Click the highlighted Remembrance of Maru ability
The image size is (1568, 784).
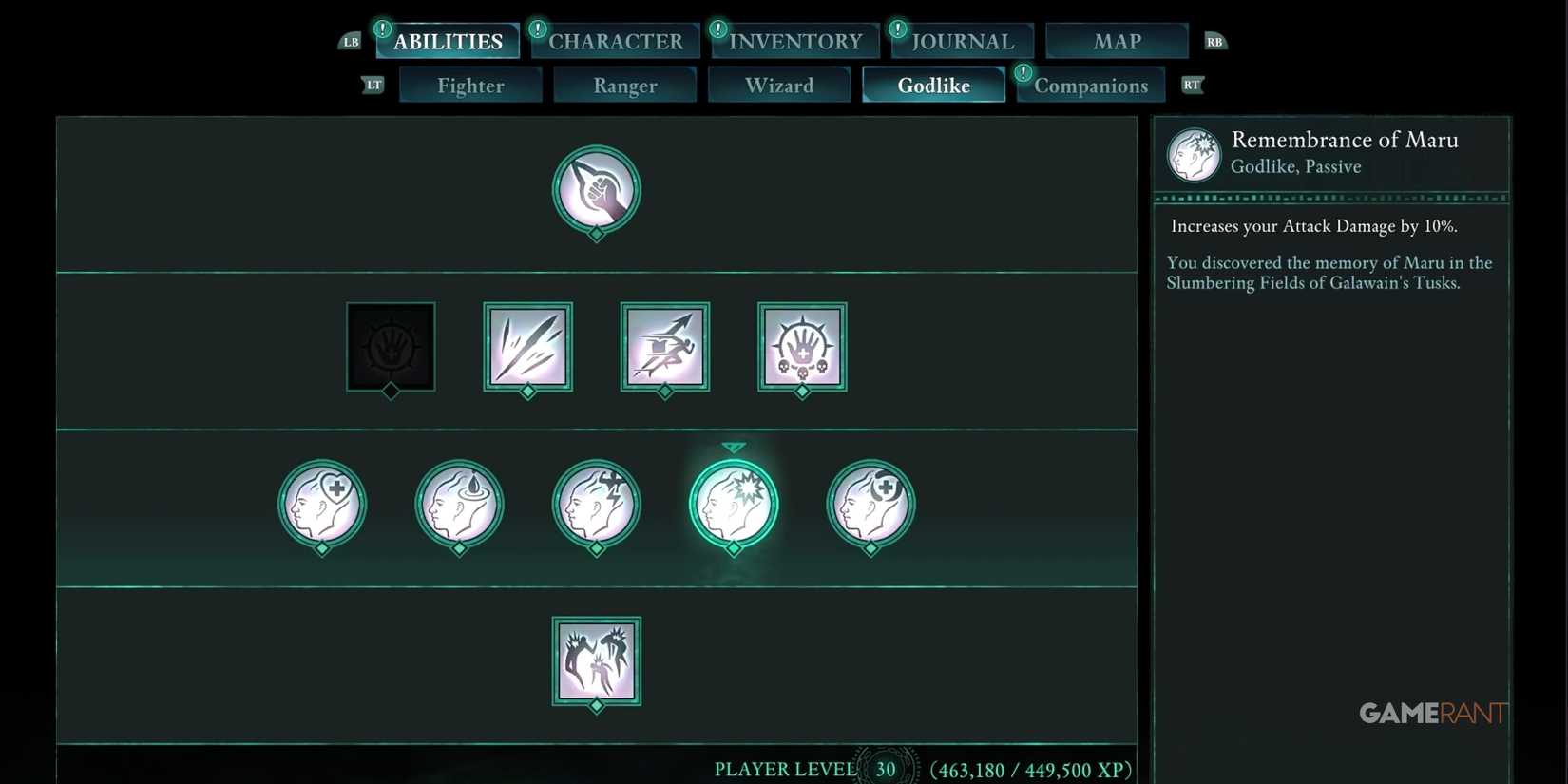(x=733, y=504)
